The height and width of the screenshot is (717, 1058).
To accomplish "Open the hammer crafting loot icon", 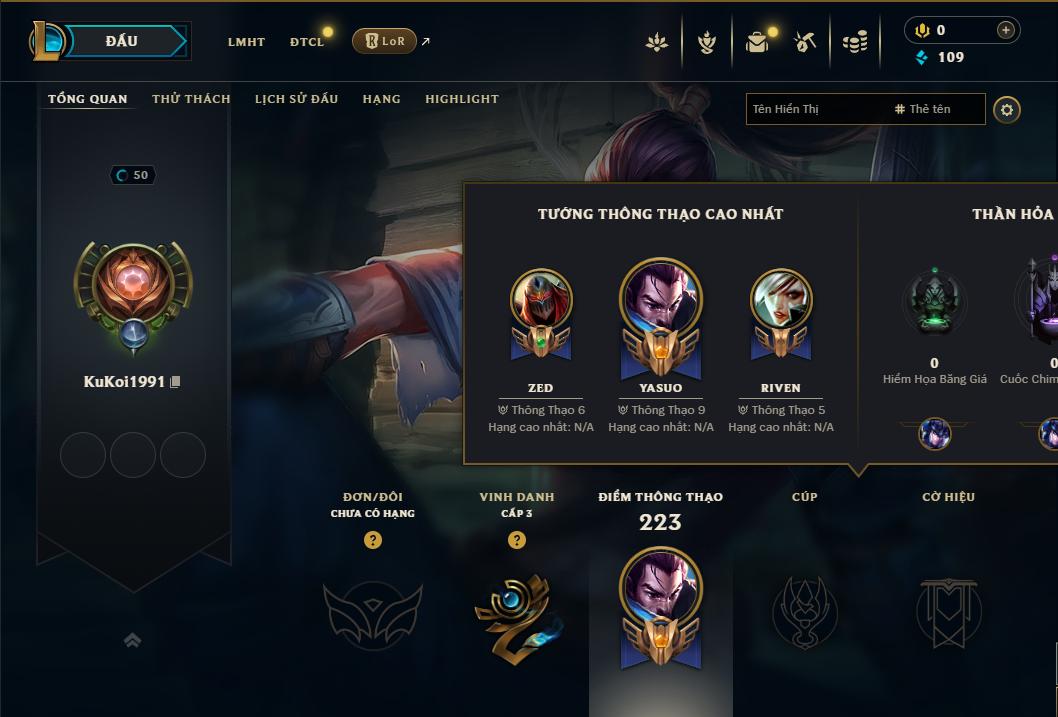I will (x=805, y=42).
